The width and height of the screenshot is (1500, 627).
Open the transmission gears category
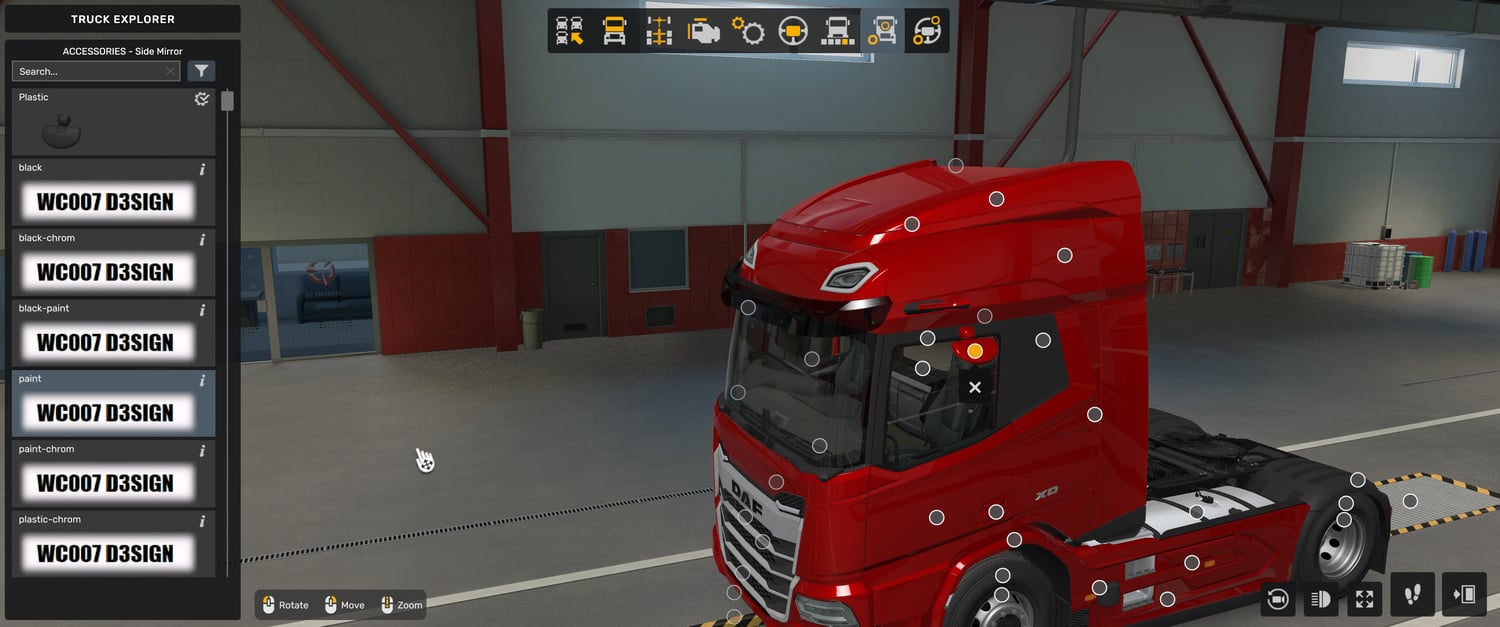pos(748,31)
